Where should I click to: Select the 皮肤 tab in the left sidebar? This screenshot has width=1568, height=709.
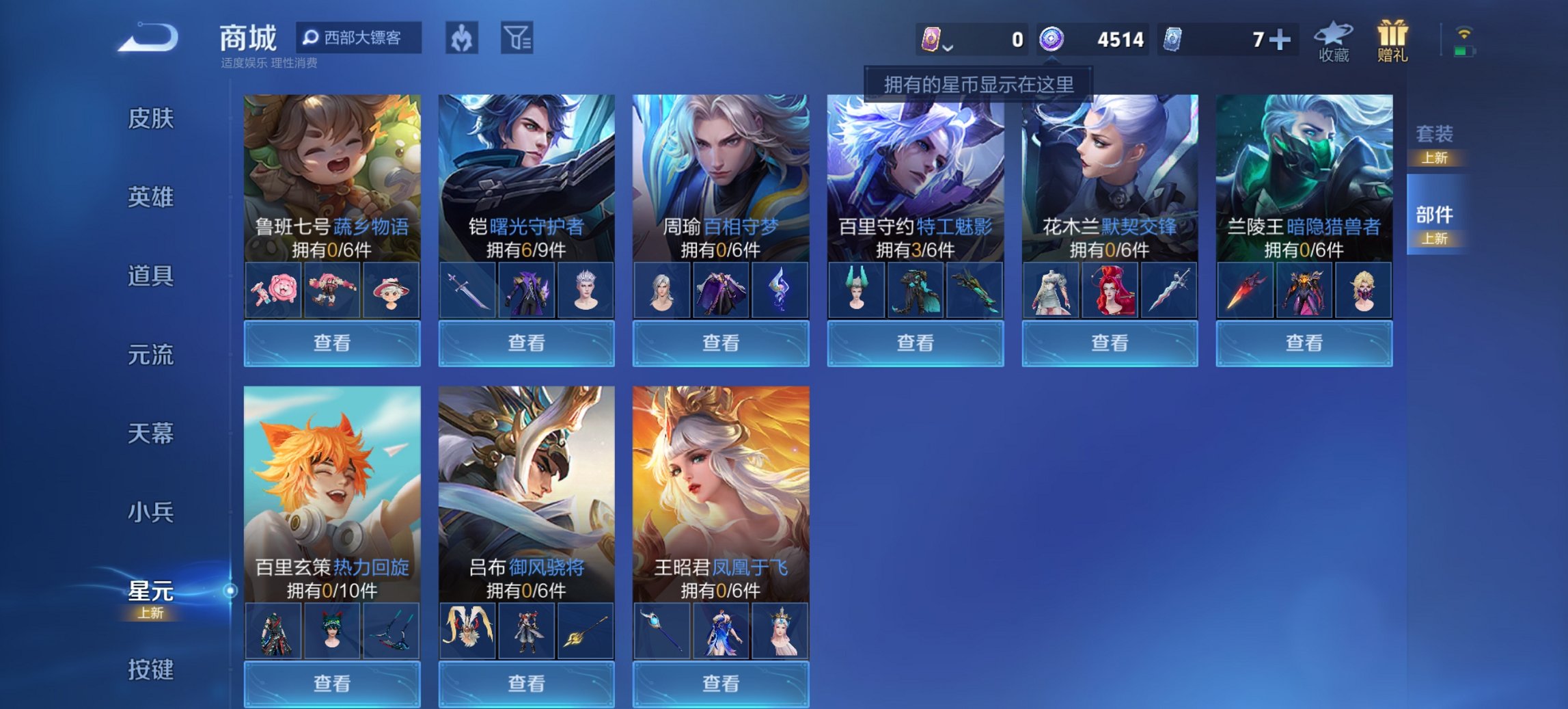click(152, 119)
